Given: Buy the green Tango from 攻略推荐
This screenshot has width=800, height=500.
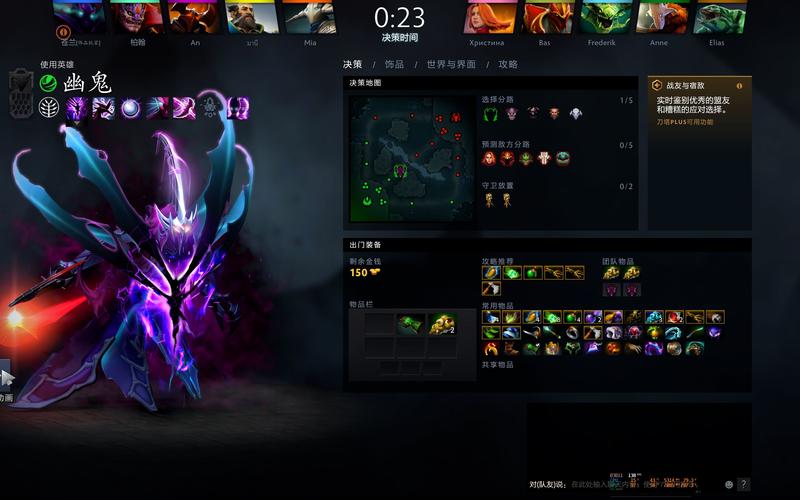Looking at the screenshot, I should (512, 273).
